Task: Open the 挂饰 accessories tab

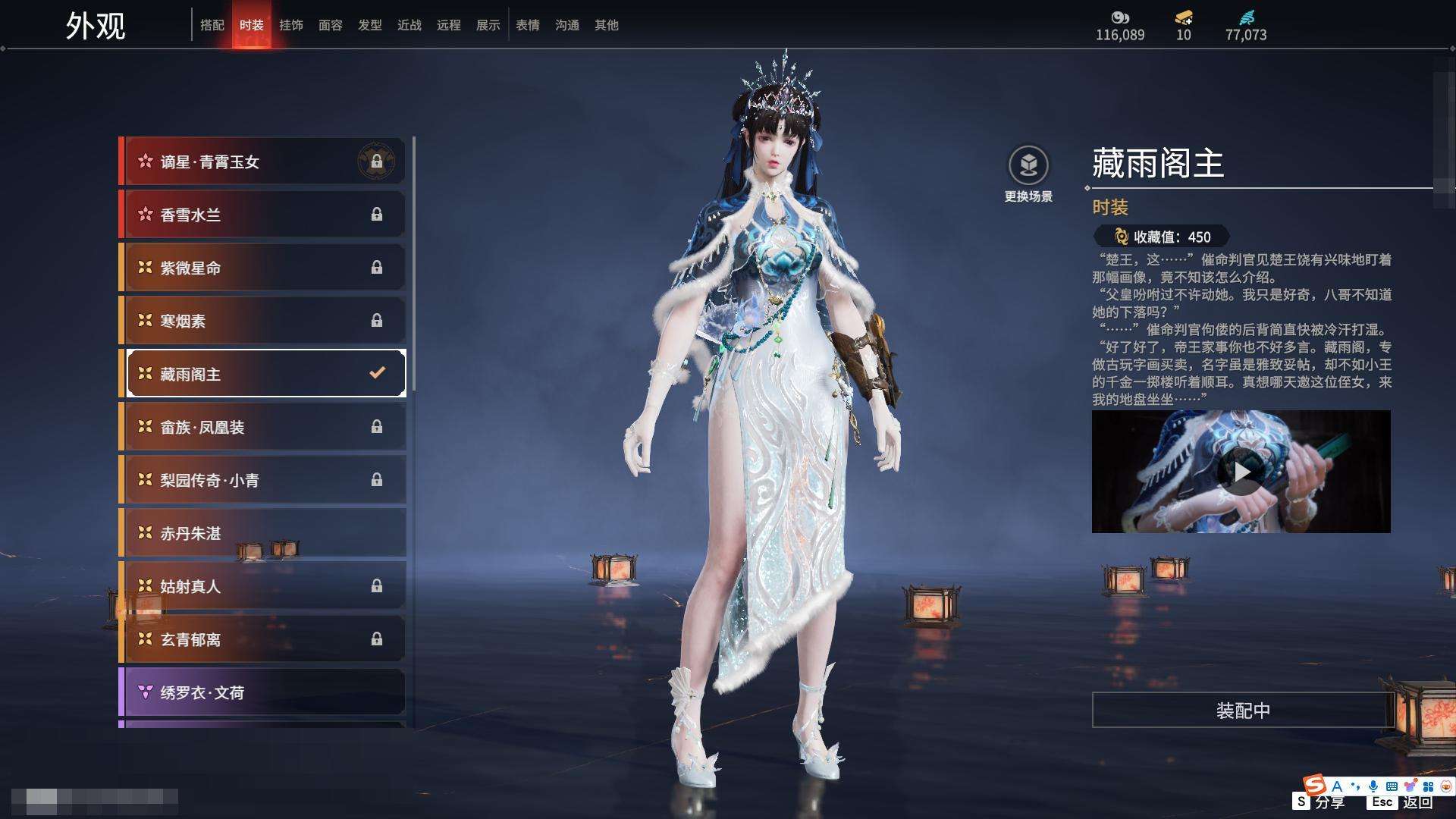Action: click(291, 25)
